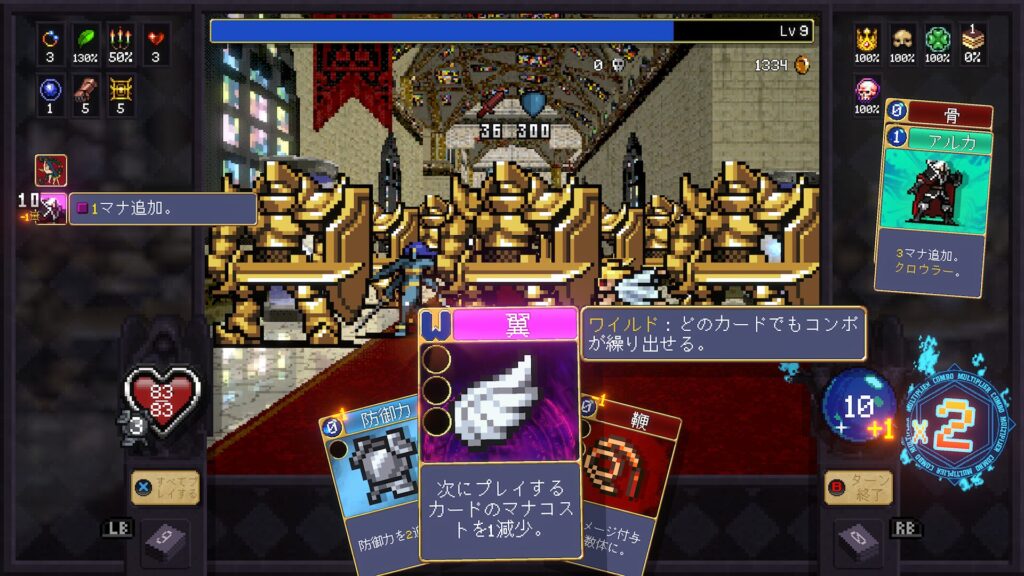
Task: Select the red character portrait on left
Action: point(51,169)
